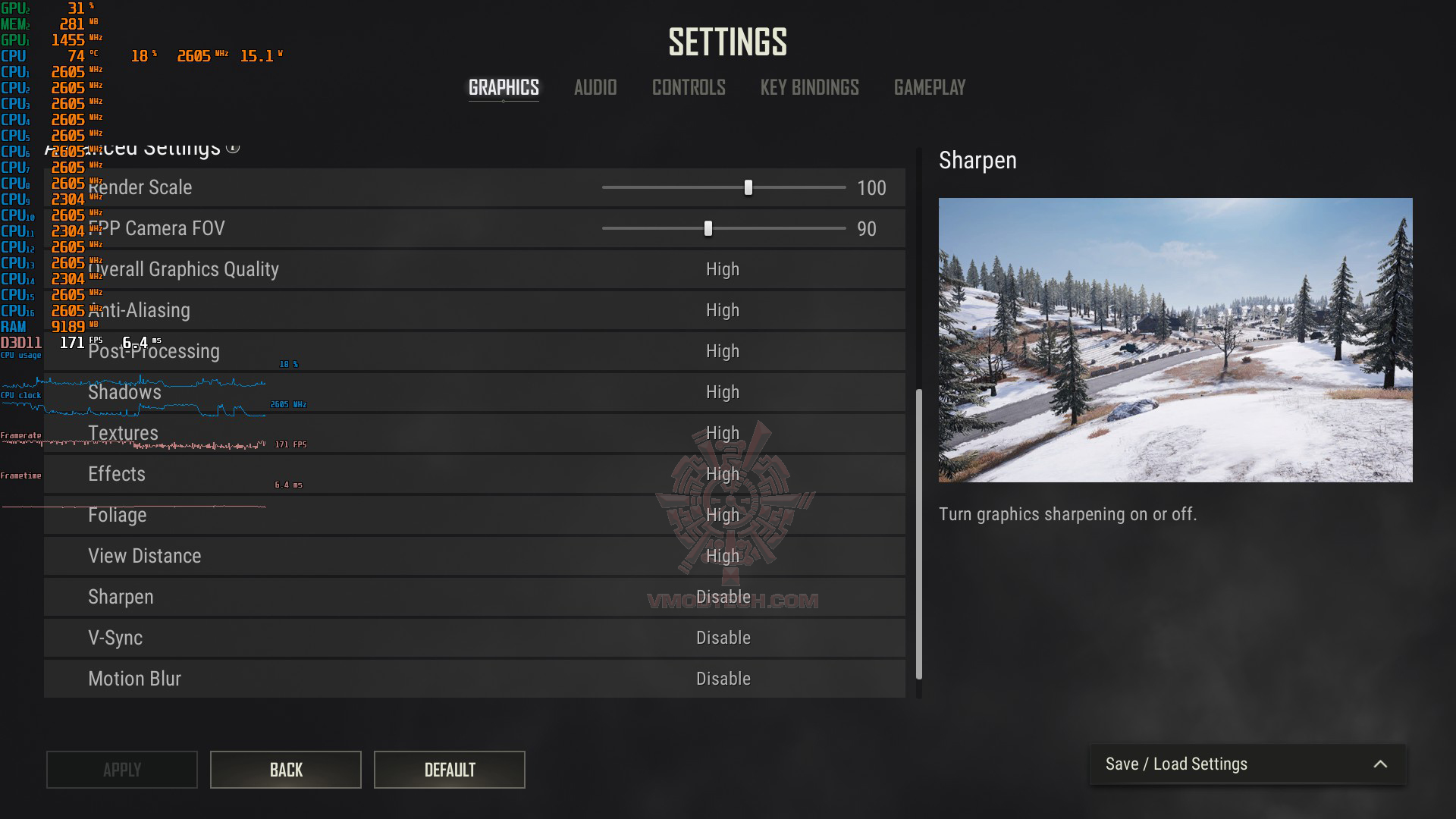This screenshot has height=819, width=1456.
Task: Toggle the Sharpen setting
Action: pyautogui.click(x=723, y=597)
